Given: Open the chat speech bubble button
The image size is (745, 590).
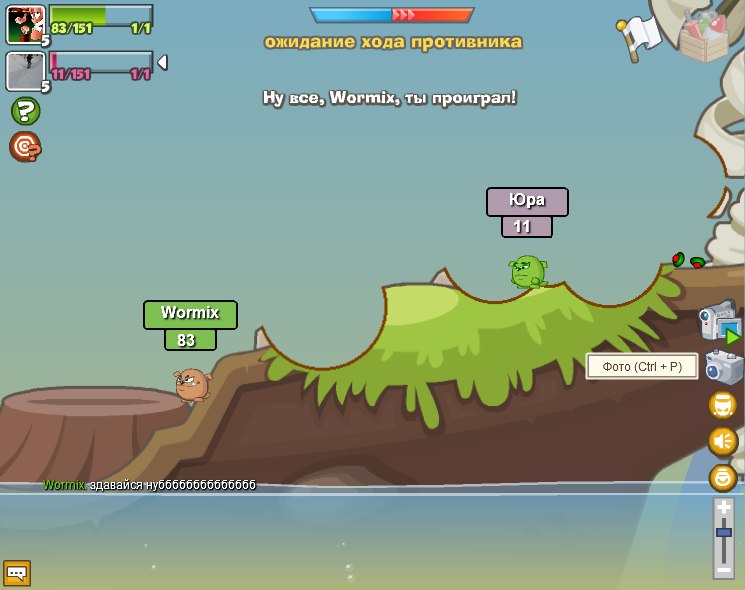Looking at the screenshot, I should point(17,573).
